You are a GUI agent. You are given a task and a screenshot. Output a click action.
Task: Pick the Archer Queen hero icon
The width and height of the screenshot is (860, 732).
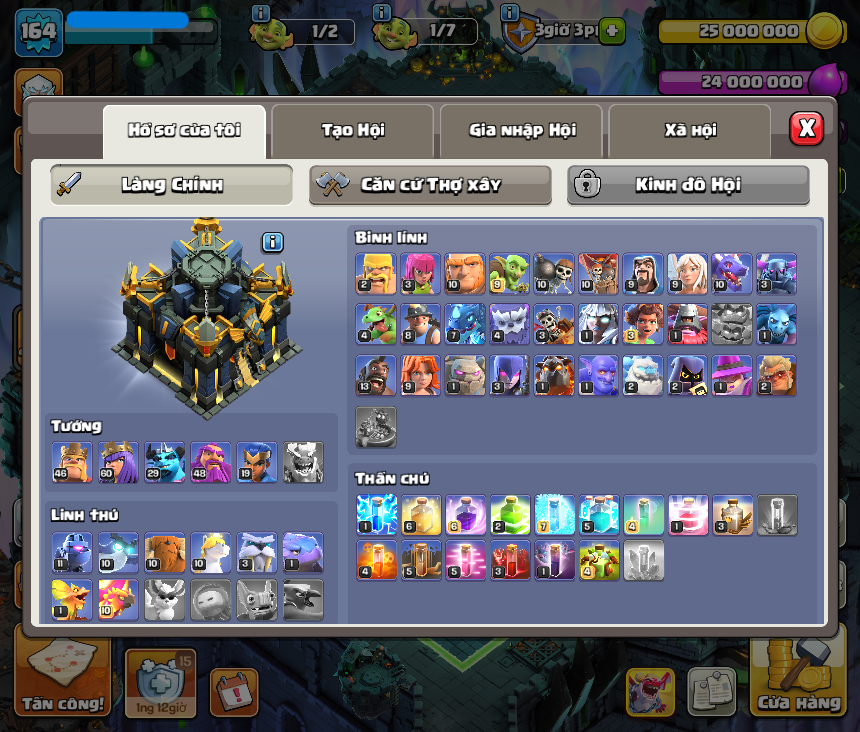click(x=118, y=462)
